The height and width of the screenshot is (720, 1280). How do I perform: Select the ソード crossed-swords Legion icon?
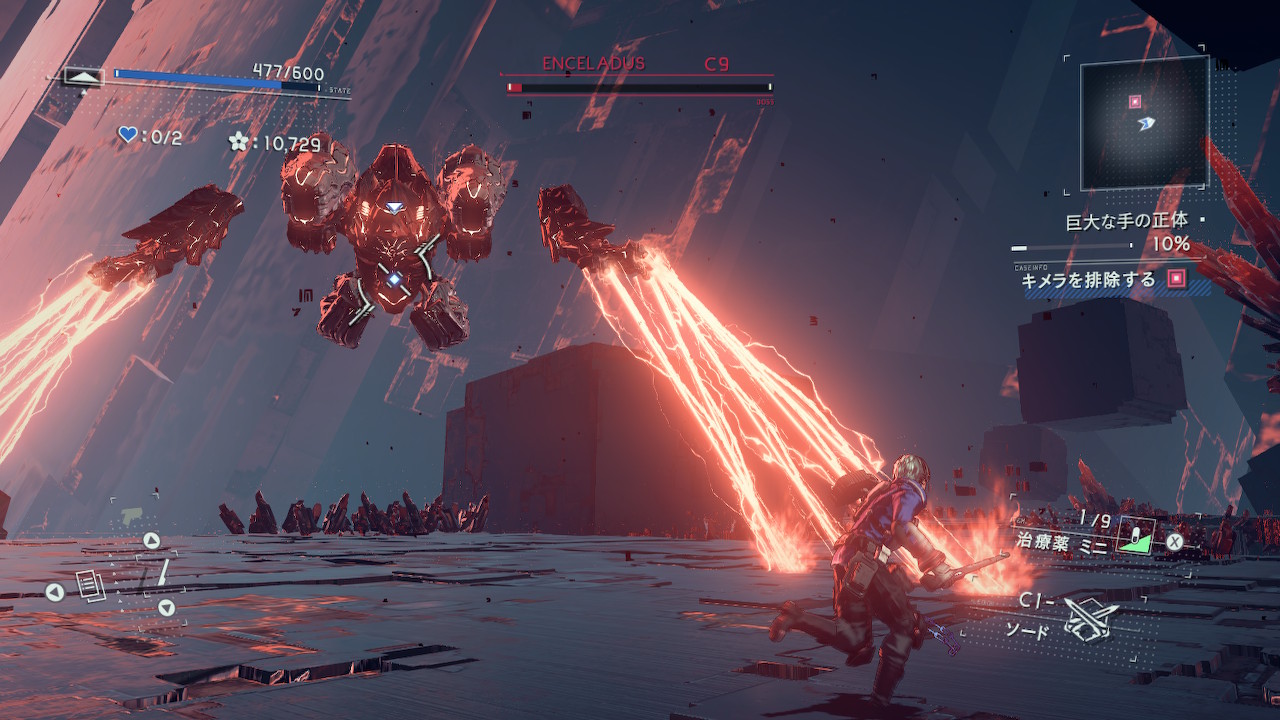click(x=1091, y=618)
